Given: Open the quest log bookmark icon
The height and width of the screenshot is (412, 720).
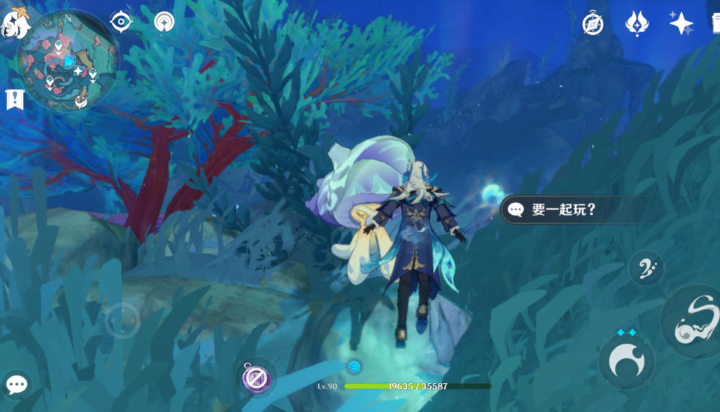Looking at the screenshot, I should pyautogui.click(x=14, y=99).
